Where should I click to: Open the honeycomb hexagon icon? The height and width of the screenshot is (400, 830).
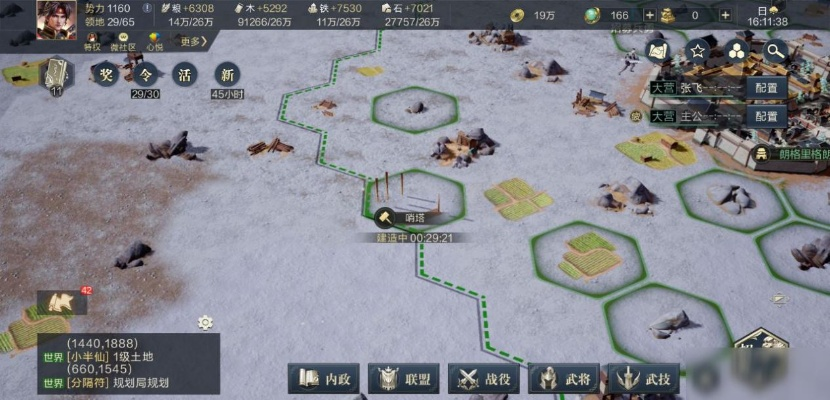(737, 51)
